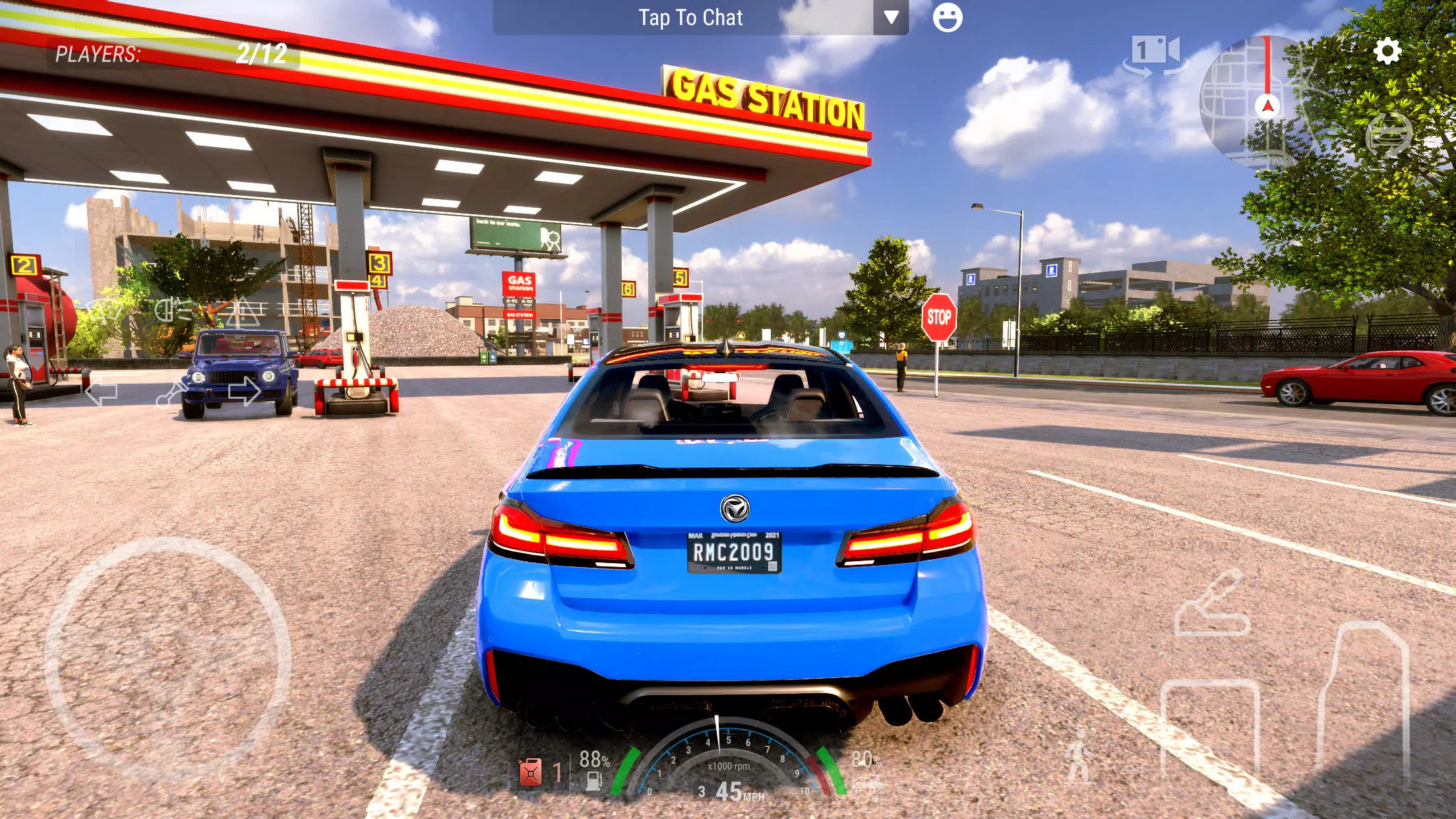Screen dimensions: 1456x819
Task: Activate the left turn signal arrow
Action: point(102,392)
